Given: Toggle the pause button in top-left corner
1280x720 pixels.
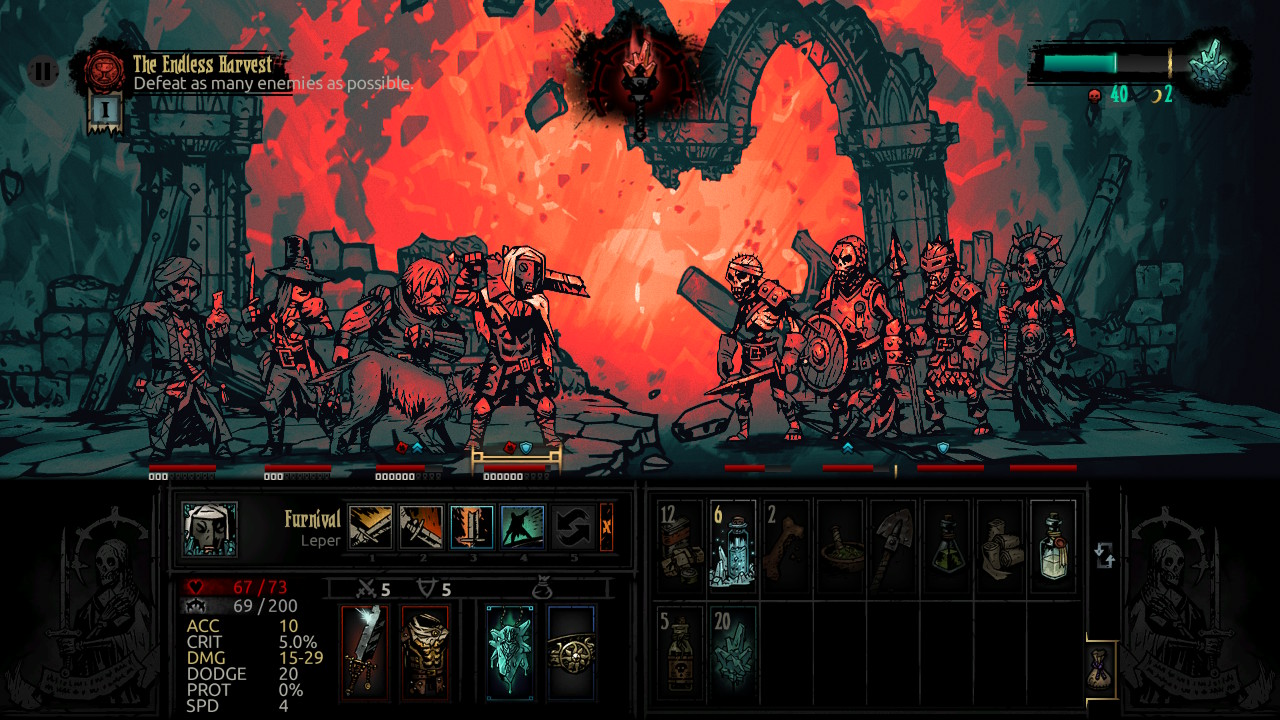Looking at the screenshot, I should pos(42,71).
